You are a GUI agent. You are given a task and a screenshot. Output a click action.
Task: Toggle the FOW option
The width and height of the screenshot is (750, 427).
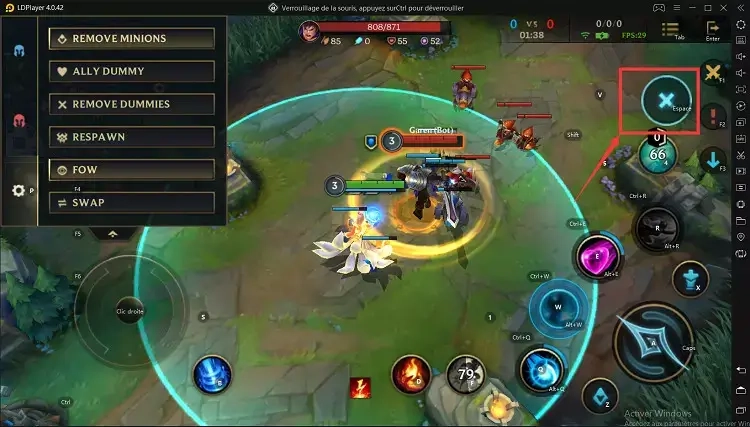[x=131, y=170]
